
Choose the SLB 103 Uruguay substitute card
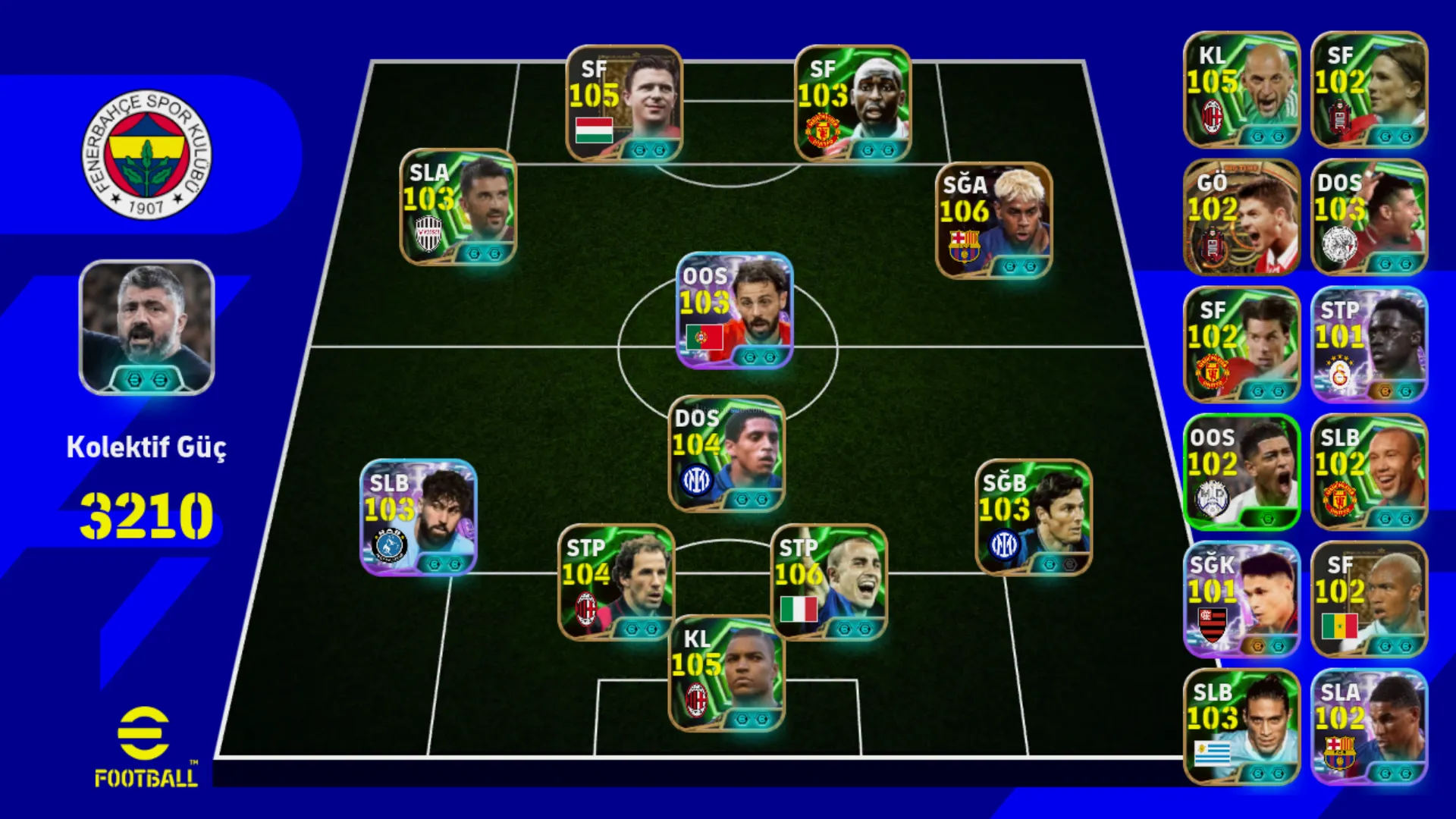pyautogui.click(x=1241, y=726)
